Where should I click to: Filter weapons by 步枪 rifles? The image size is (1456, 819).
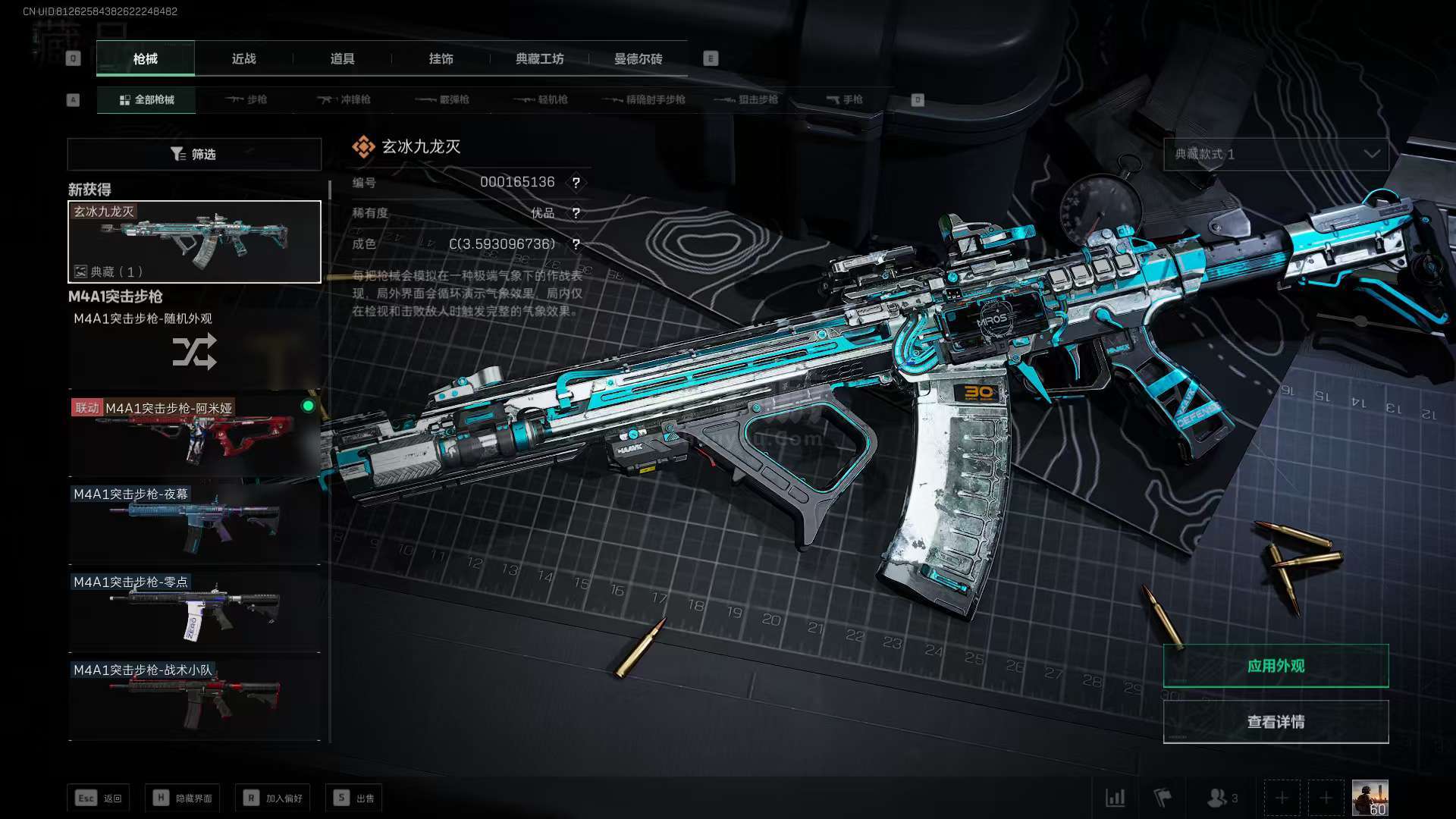(x=246, y=99)
